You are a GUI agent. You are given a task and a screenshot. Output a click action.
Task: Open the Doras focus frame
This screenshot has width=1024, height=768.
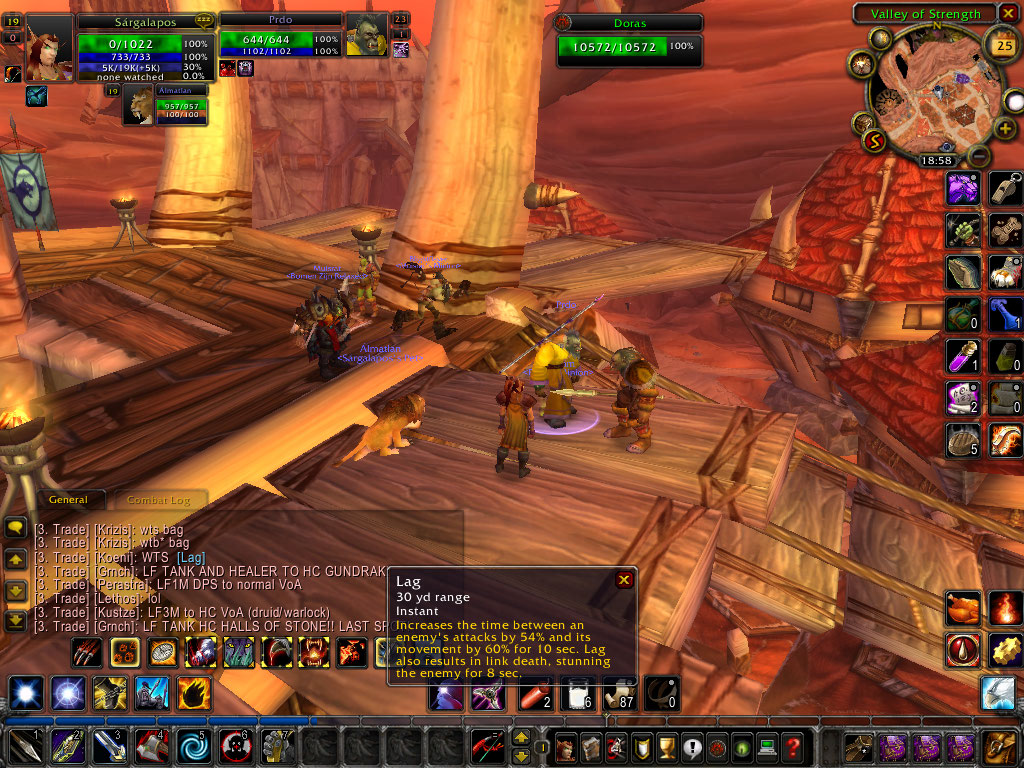630,38
